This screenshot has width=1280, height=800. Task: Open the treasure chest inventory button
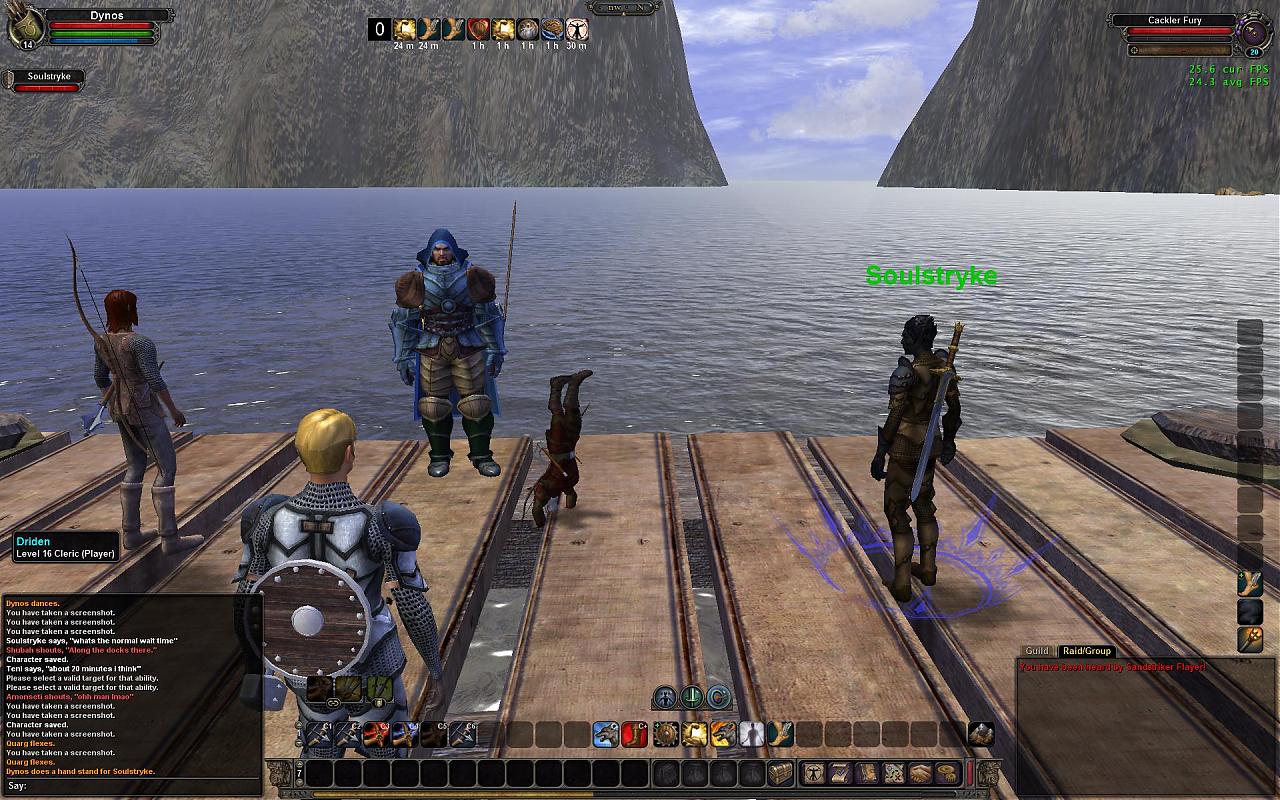point(780,773)
